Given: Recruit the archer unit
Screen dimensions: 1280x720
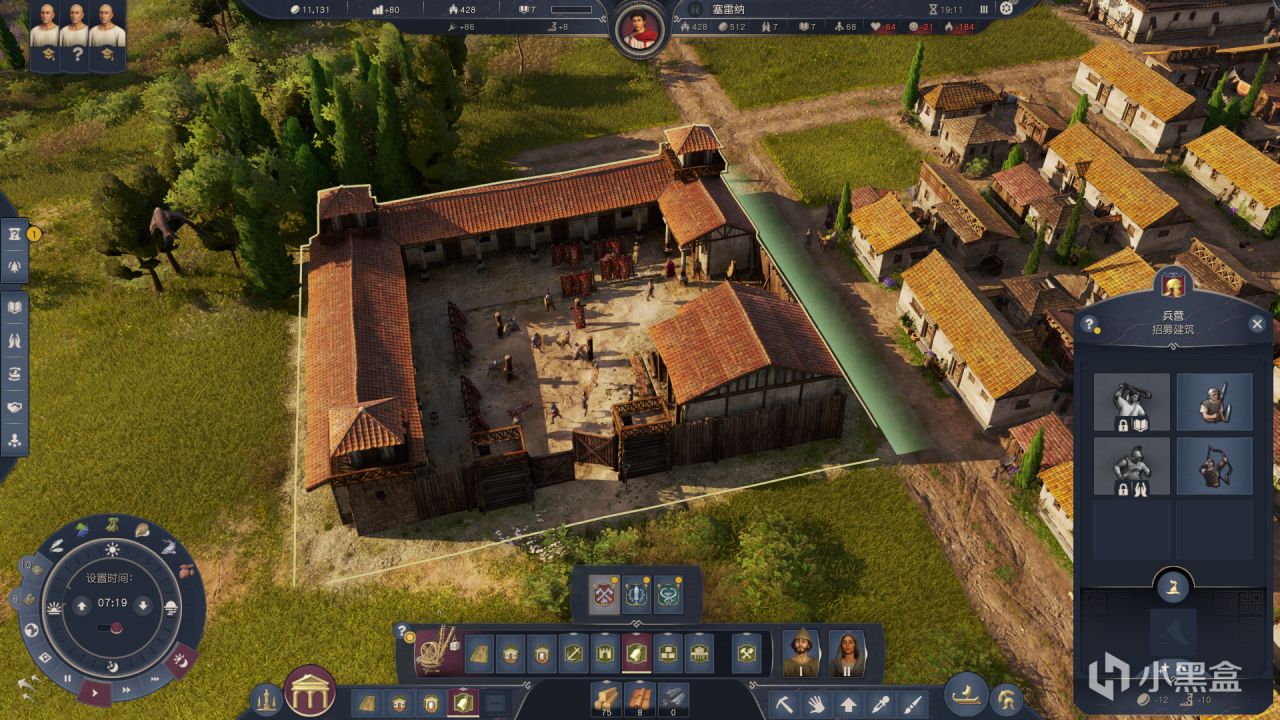Looking at the screenshot, I should pos(1214,465).
